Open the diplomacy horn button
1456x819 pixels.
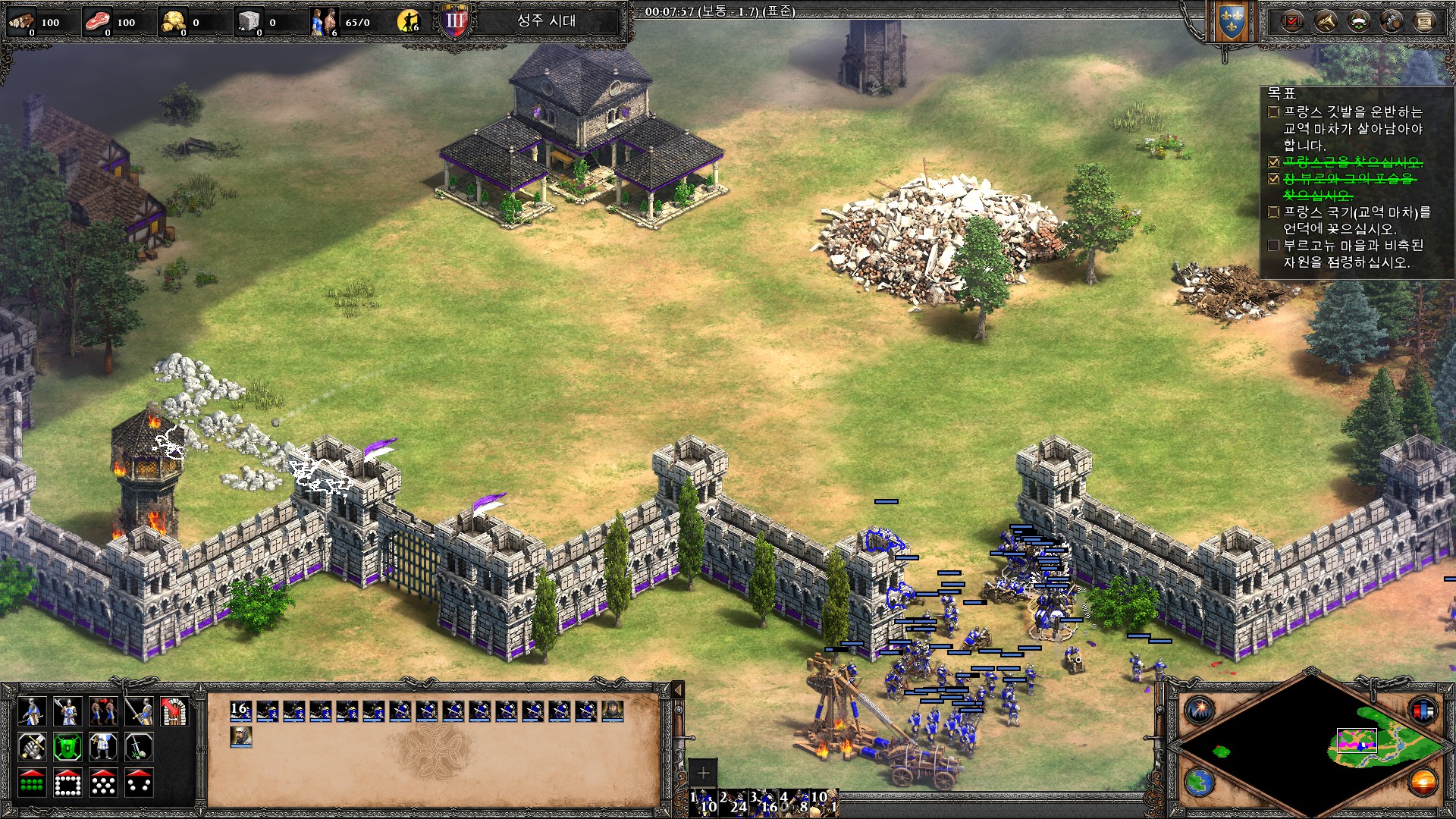click(1325, 22)
